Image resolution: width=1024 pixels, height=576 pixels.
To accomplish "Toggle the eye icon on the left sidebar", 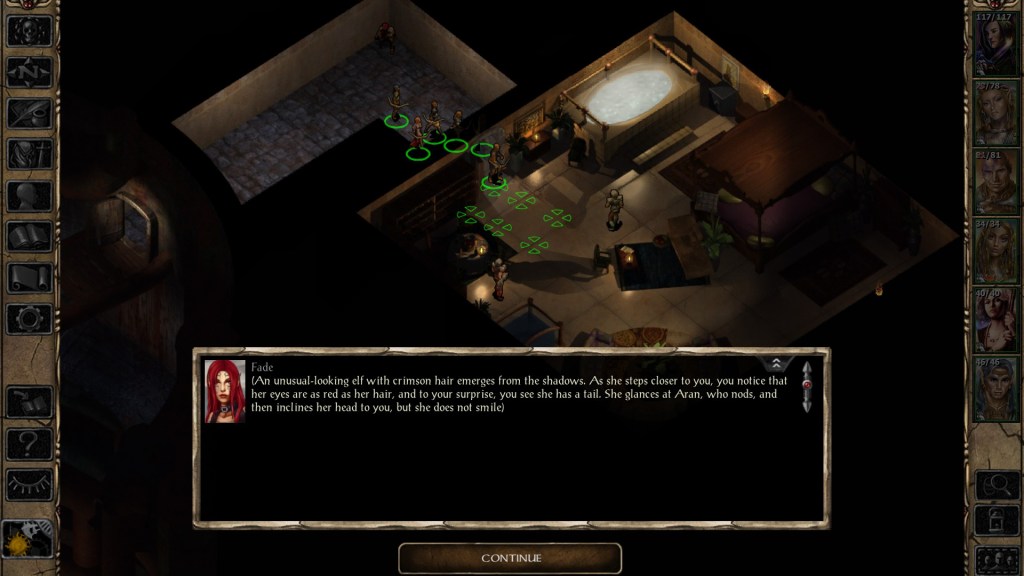I will click(x=29, y=484).
